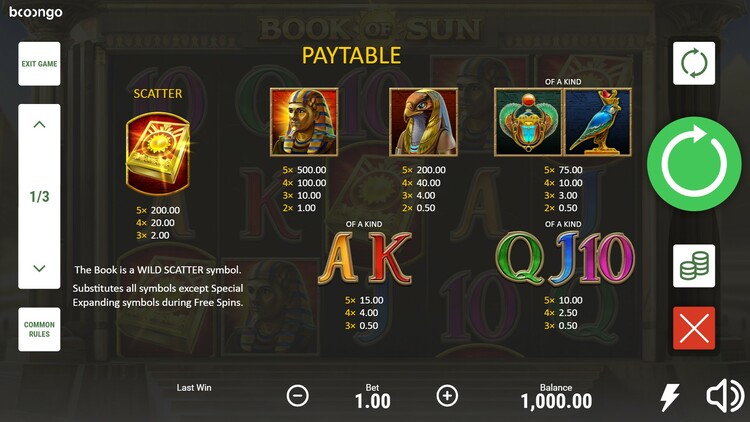Go to the previous paytable page
The width and height of the screenshot is (750, 422).
(39, 125)
